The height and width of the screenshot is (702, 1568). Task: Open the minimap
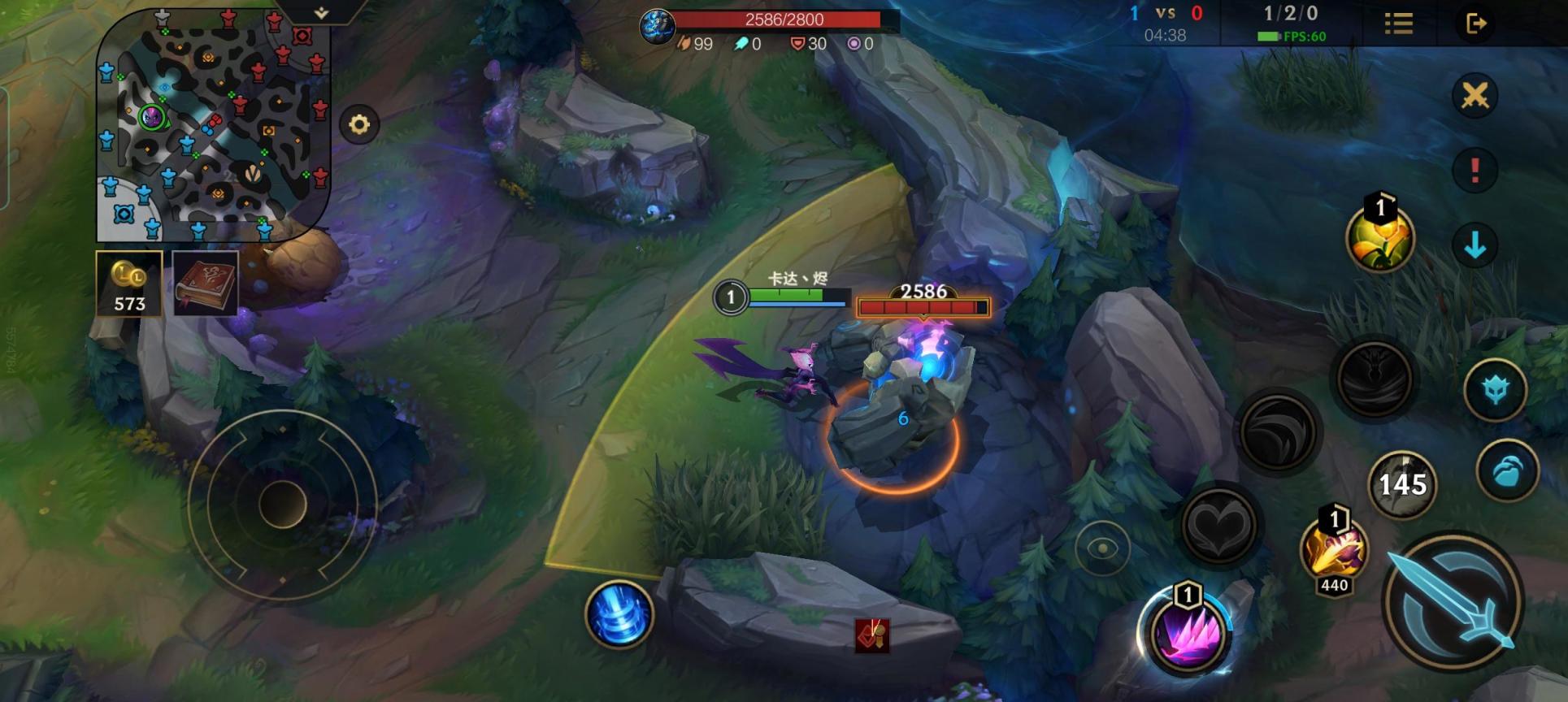[213, 126]
